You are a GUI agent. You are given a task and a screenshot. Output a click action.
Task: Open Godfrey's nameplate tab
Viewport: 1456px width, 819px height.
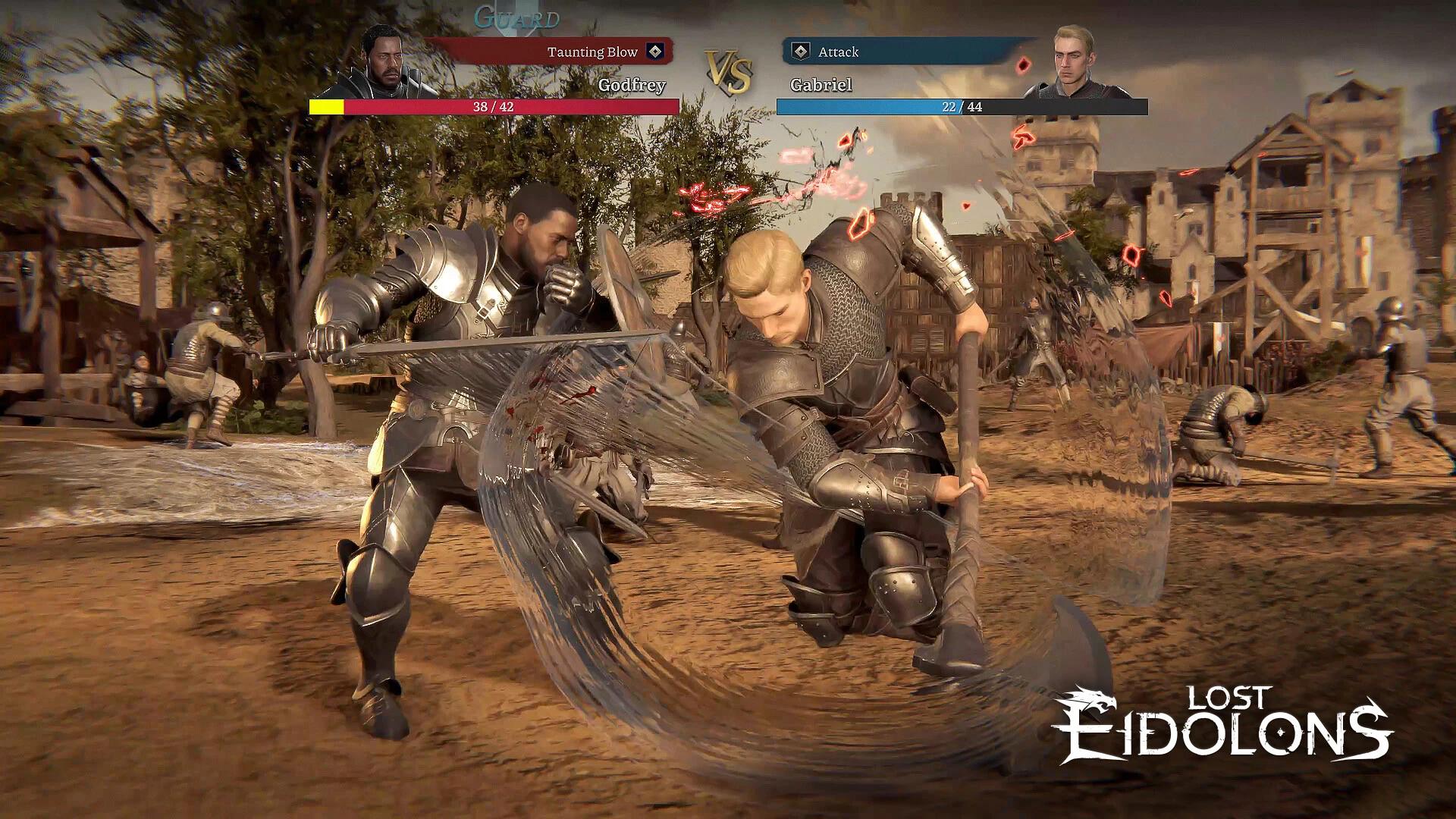coord(634,86)
